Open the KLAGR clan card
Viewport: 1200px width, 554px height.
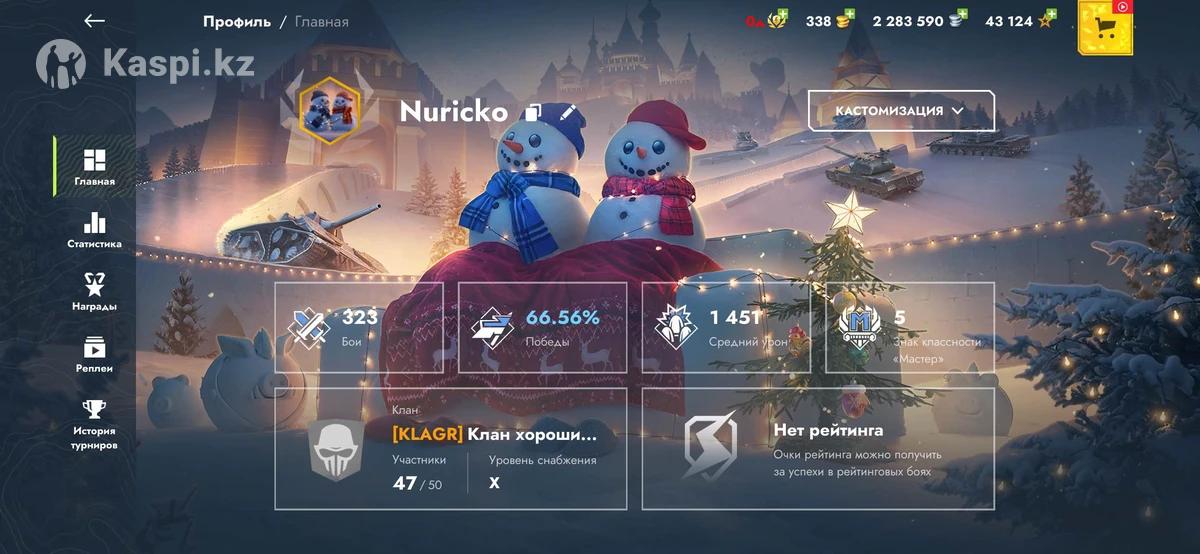tap(451, 448)
